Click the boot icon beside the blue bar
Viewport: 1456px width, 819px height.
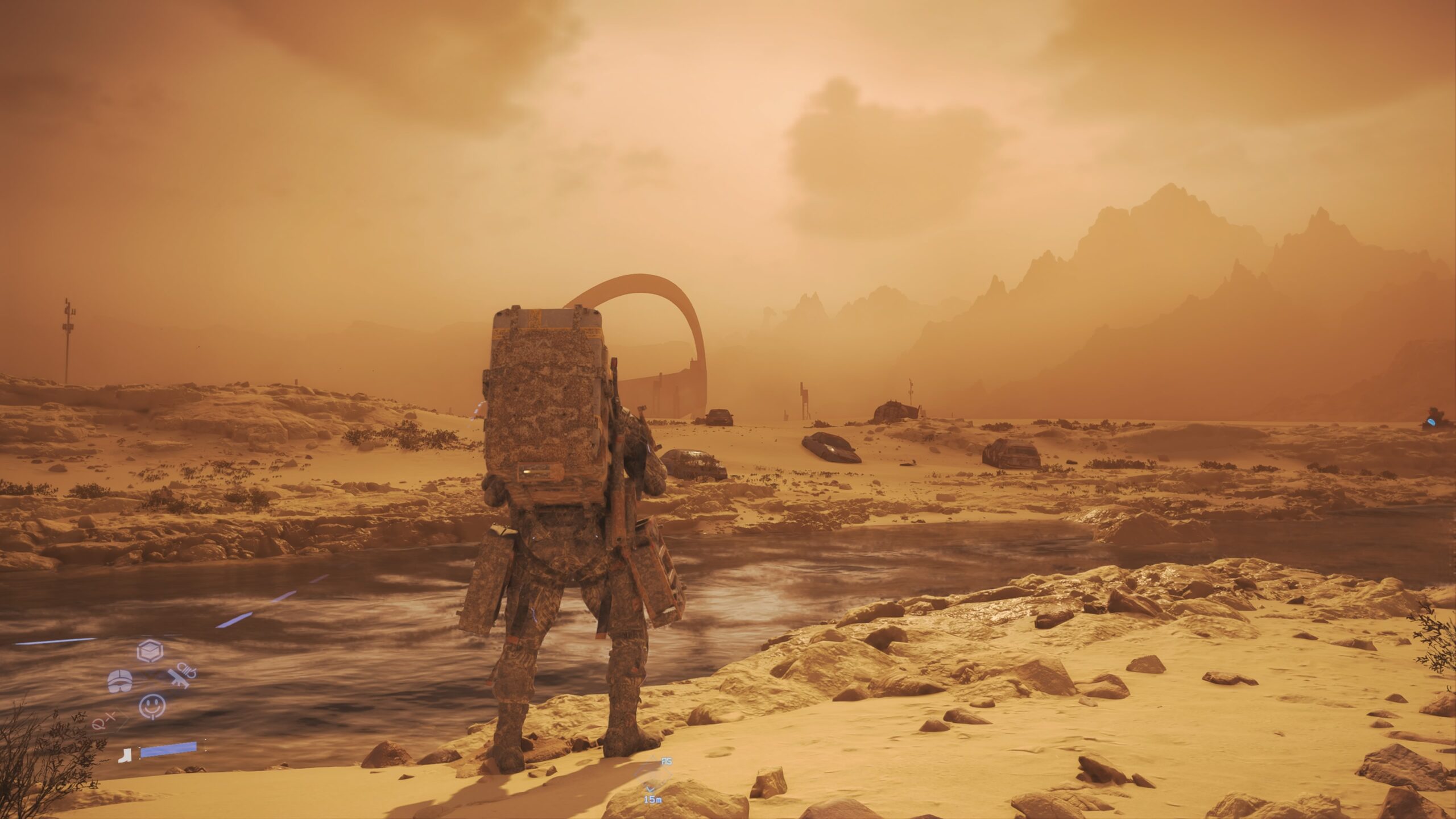tap(124, 755)
